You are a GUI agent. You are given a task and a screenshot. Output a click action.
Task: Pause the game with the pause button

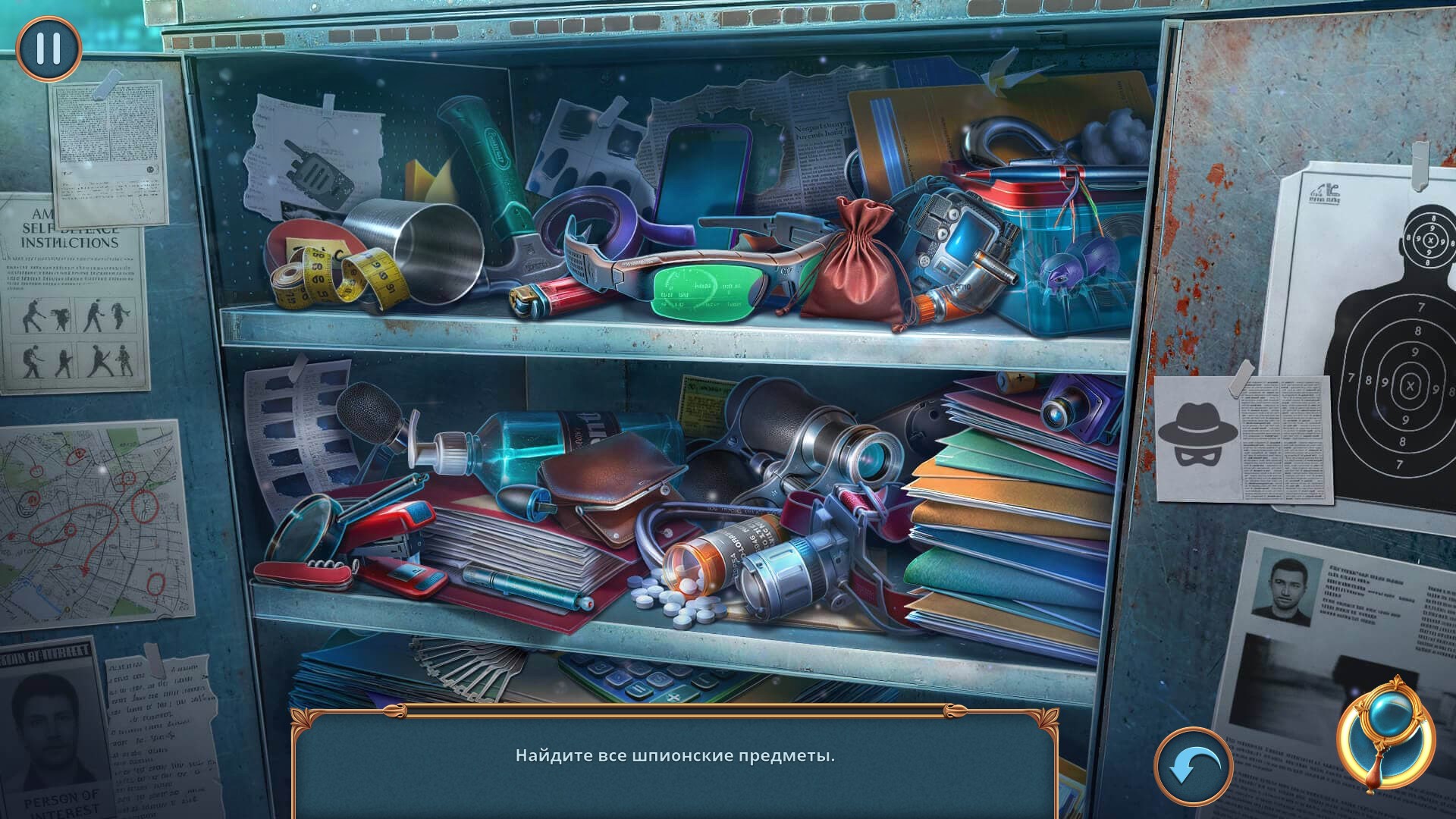tap(49, 48)
